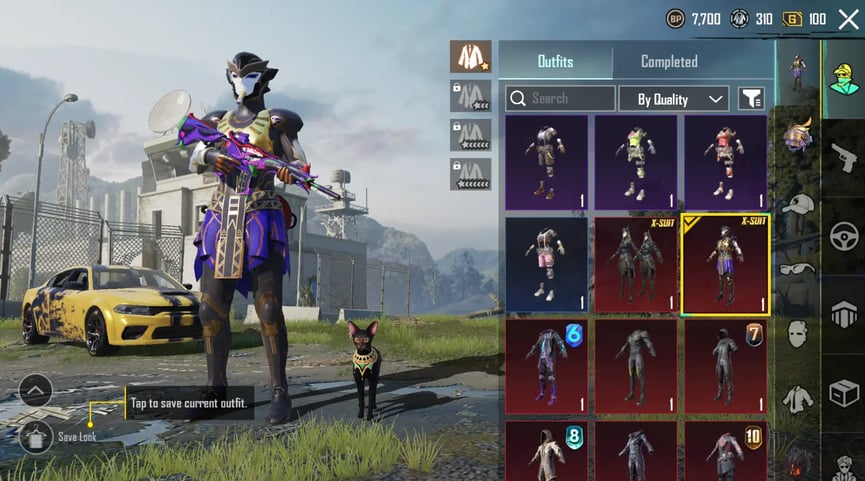Click the up arrow button above Save Look
The width and height of the screenshot is (865, 481).
[35, 390]
